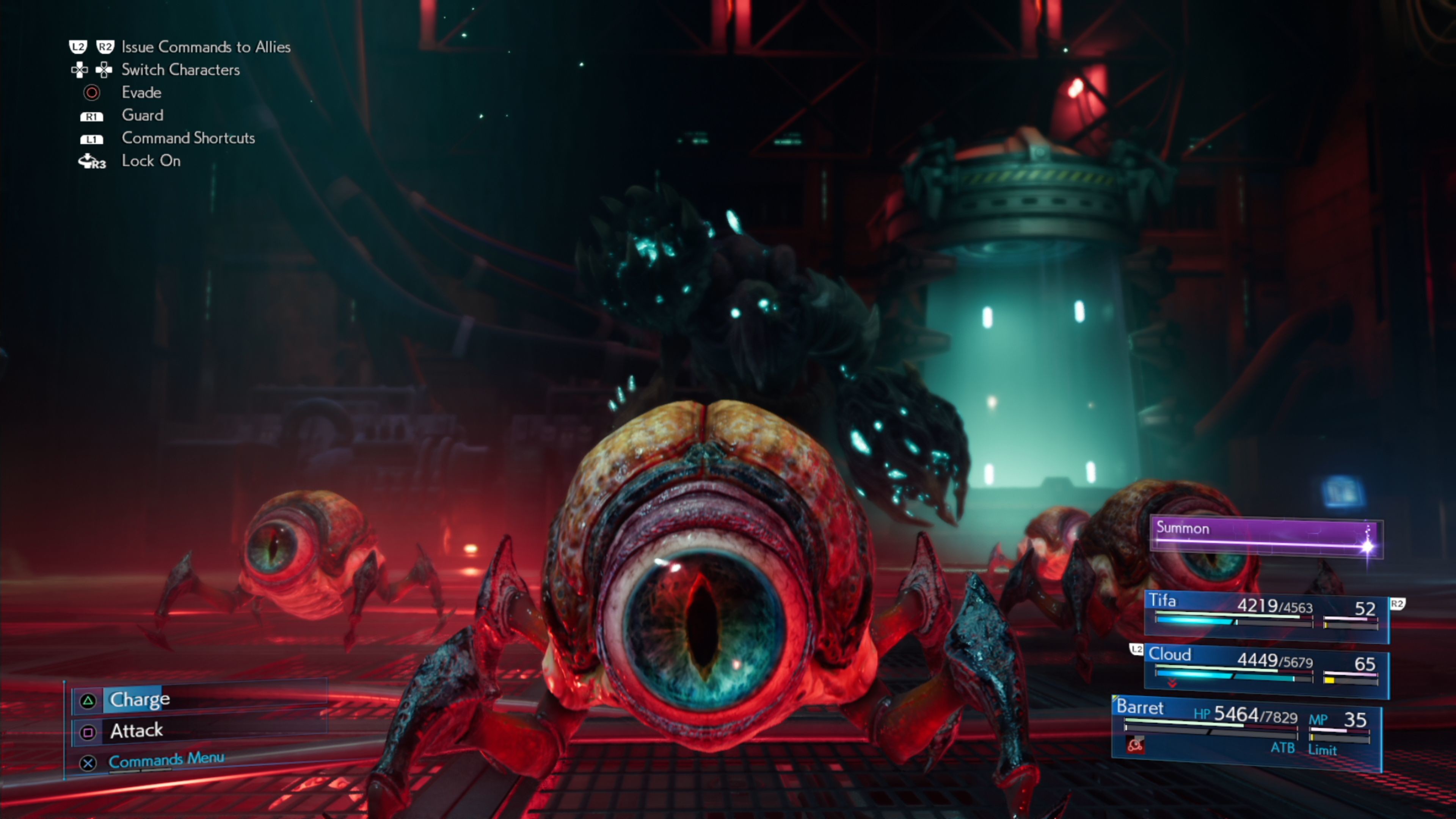Select Cloud's party status panel
Viewport: 1456px width, 819px height.
1266,669
